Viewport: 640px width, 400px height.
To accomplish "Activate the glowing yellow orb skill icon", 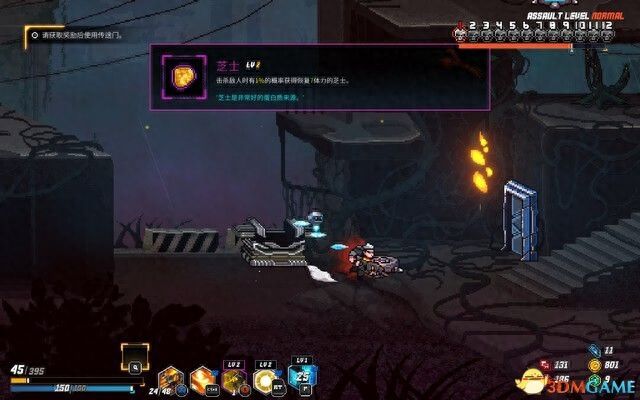I will pos(267,380).
